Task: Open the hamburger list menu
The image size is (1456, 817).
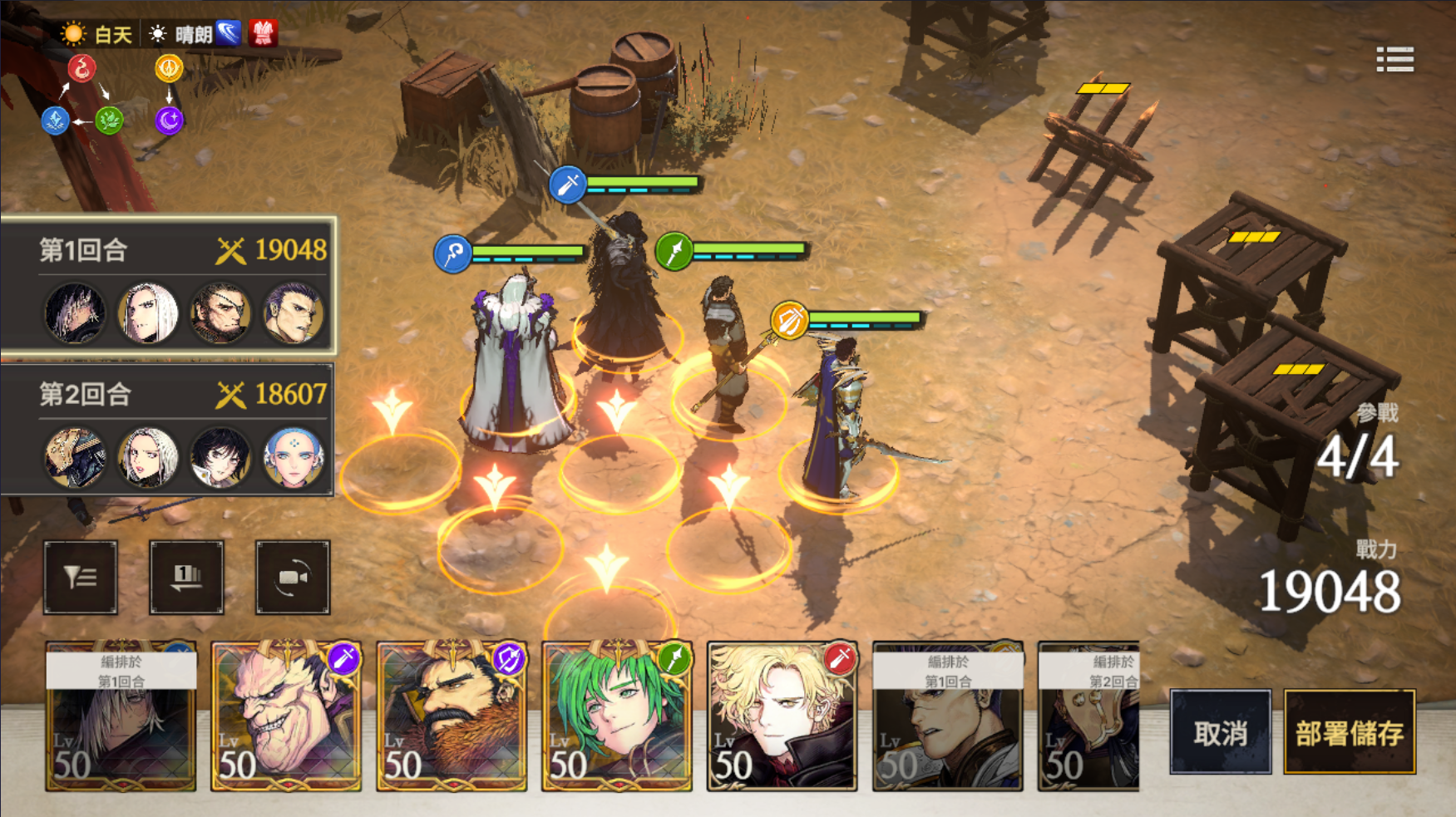Action: 1394,60
